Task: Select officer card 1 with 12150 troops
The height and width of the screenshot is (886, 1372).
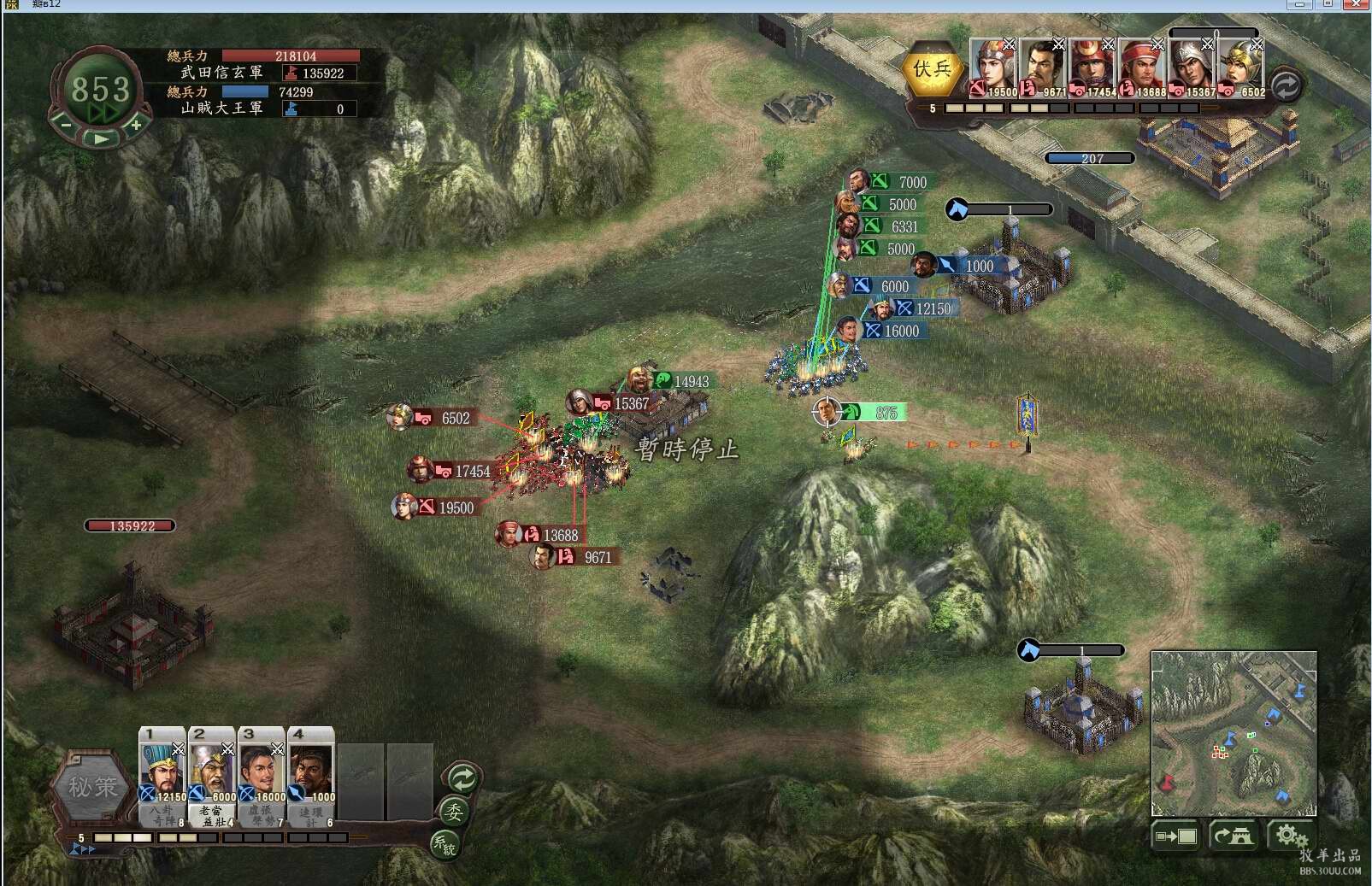Action: [162, 773]
